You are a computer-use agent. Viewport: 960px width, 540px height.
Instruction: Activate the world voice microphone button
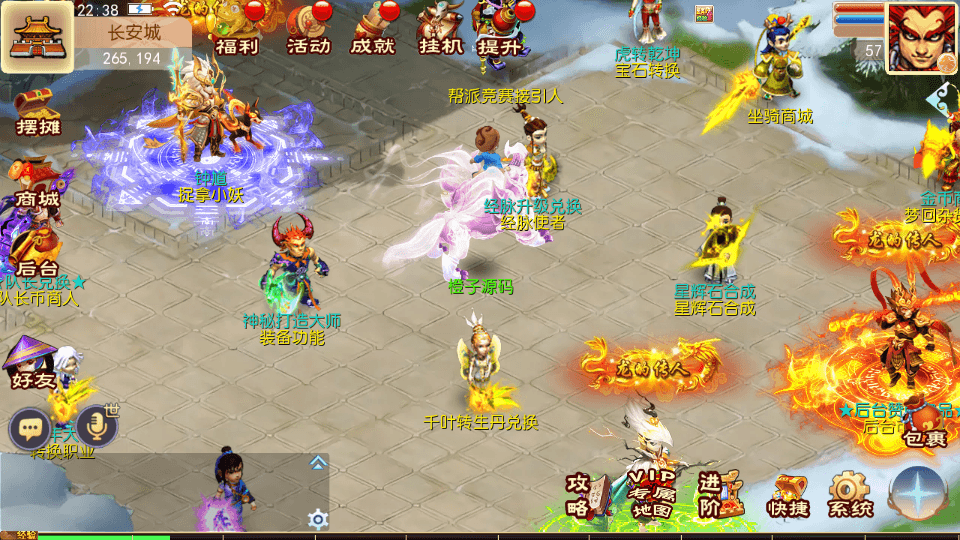click(97, 427)
